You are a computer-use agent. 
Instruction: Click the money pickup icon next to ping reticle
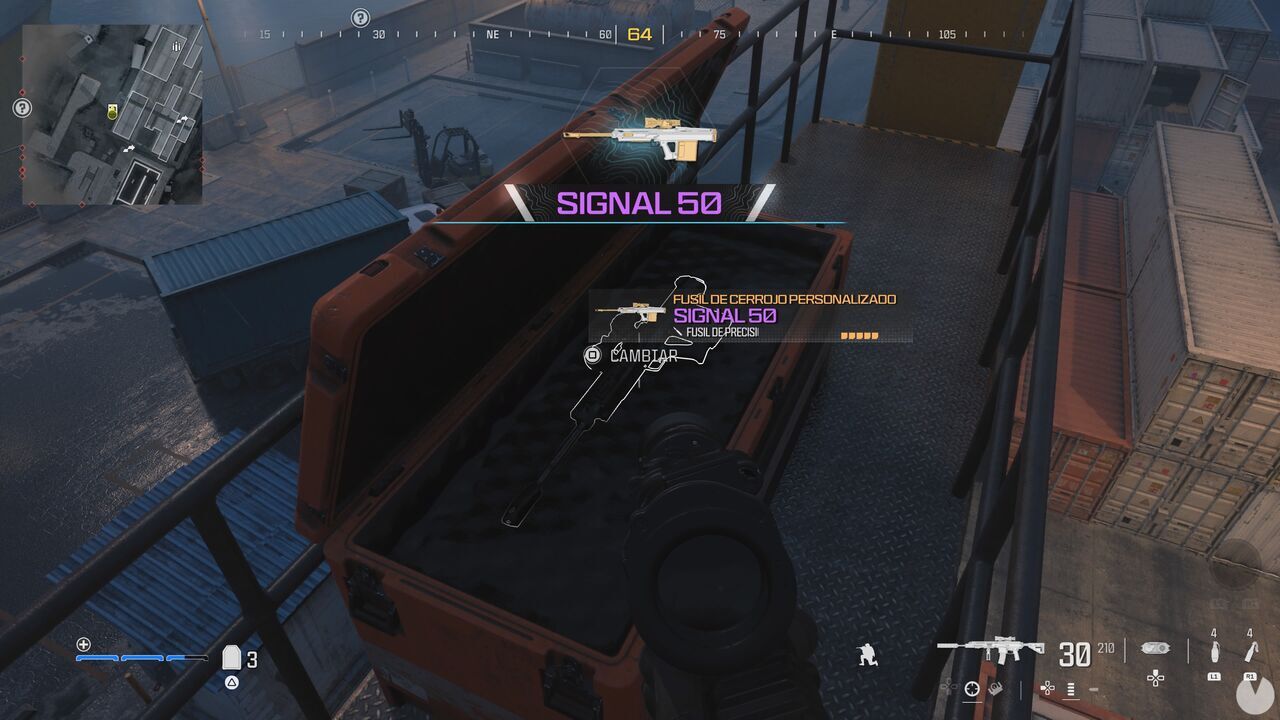pos(995,688)
